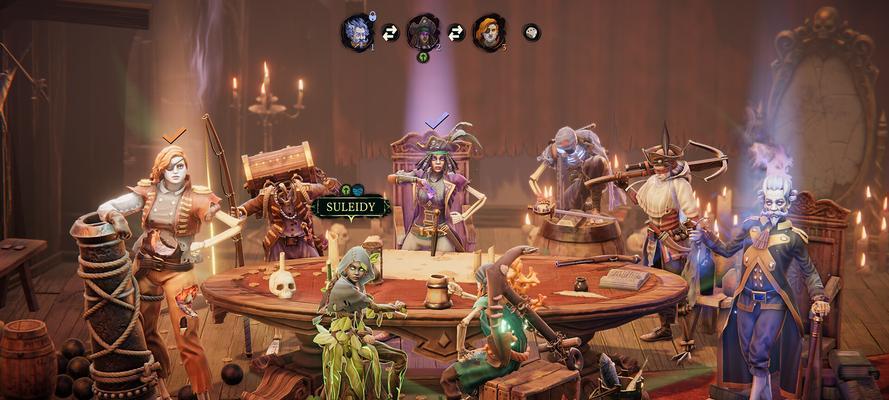Click the green arrow badge under middle portrait
The width and height of the screenshot is (889, 400).
pyautogui.click(x=423, y=57)
